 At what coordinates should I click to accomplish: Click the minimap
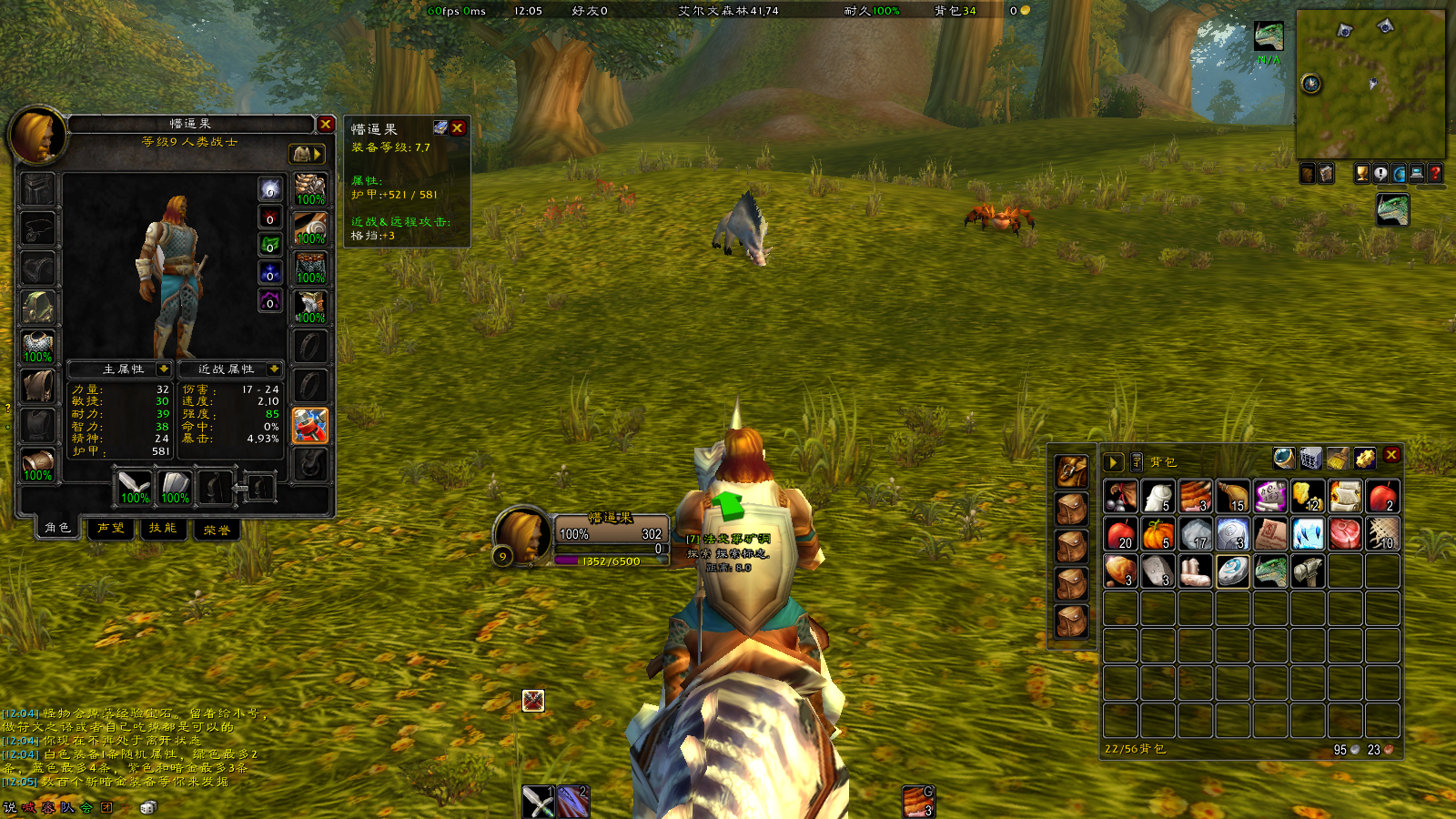click(1370, 84)
